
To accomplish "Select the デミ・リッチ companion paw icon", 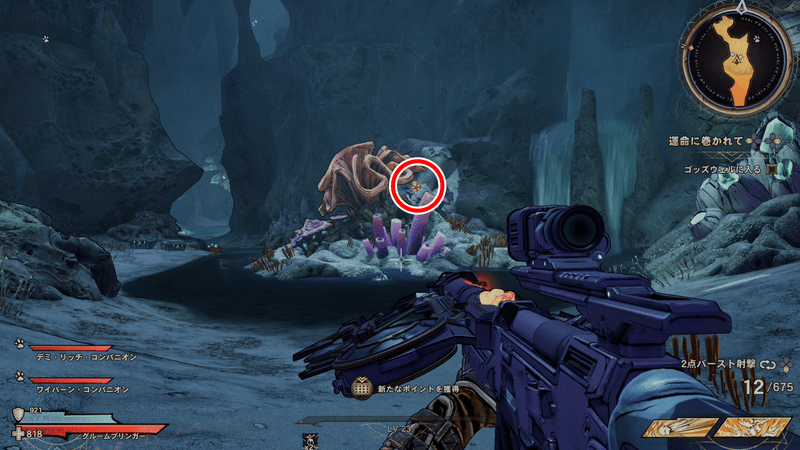I will click(x=19, y=342).
